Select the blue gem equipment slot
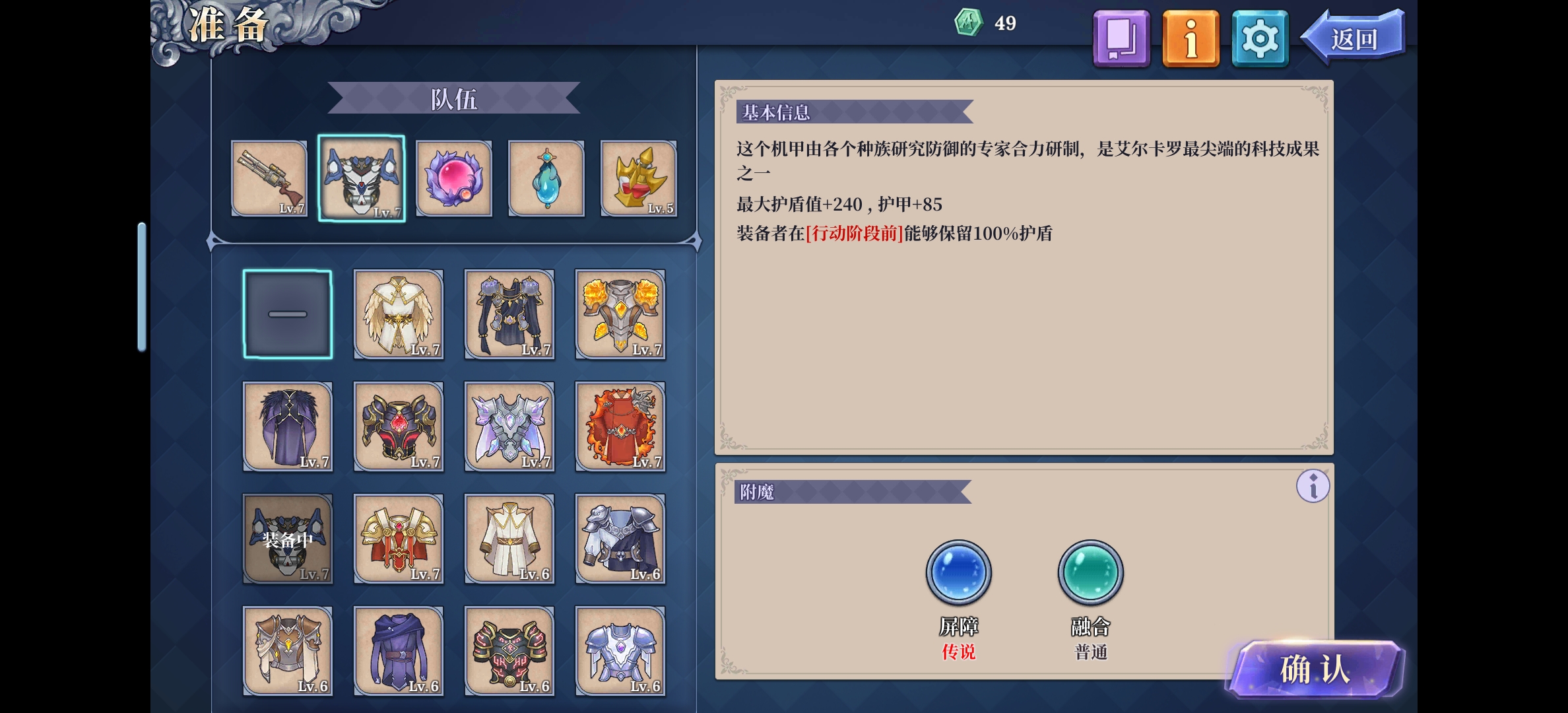Screen dimensions: 1568x713 click(546, 178)
